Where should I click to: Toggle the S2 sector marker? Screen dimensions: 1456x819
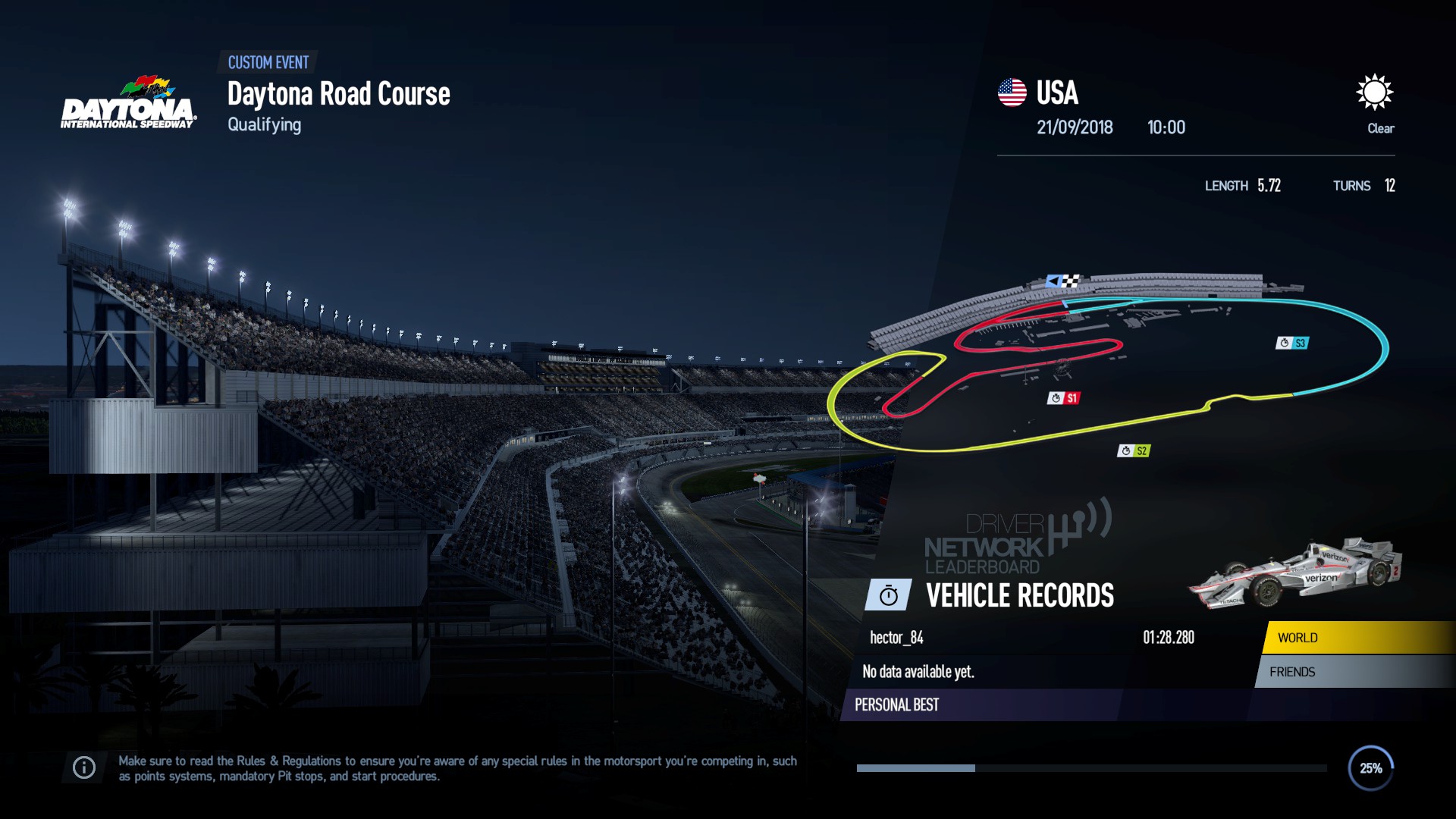coord(1132,450)
